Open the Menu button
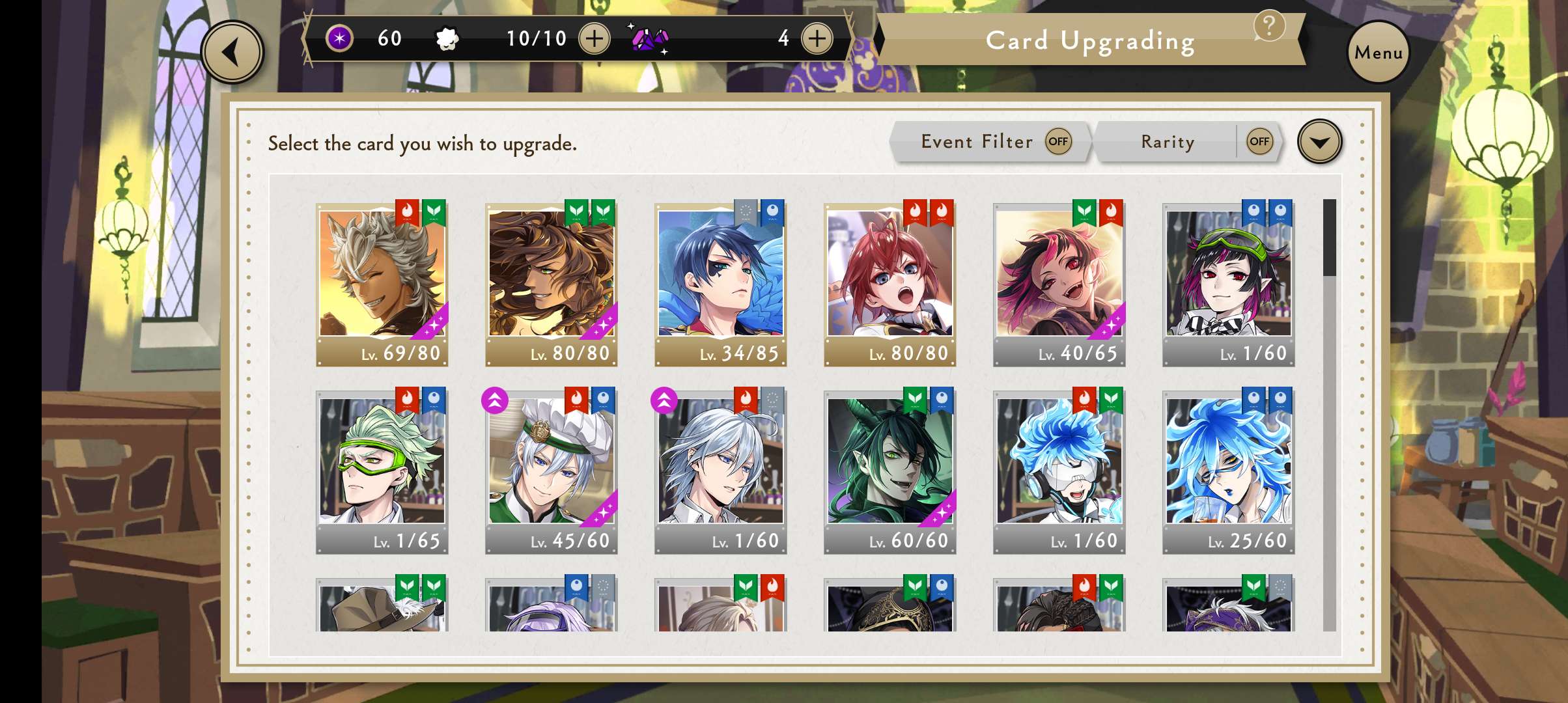This screenshot has height=703, width=1568. click(1378, 52)
